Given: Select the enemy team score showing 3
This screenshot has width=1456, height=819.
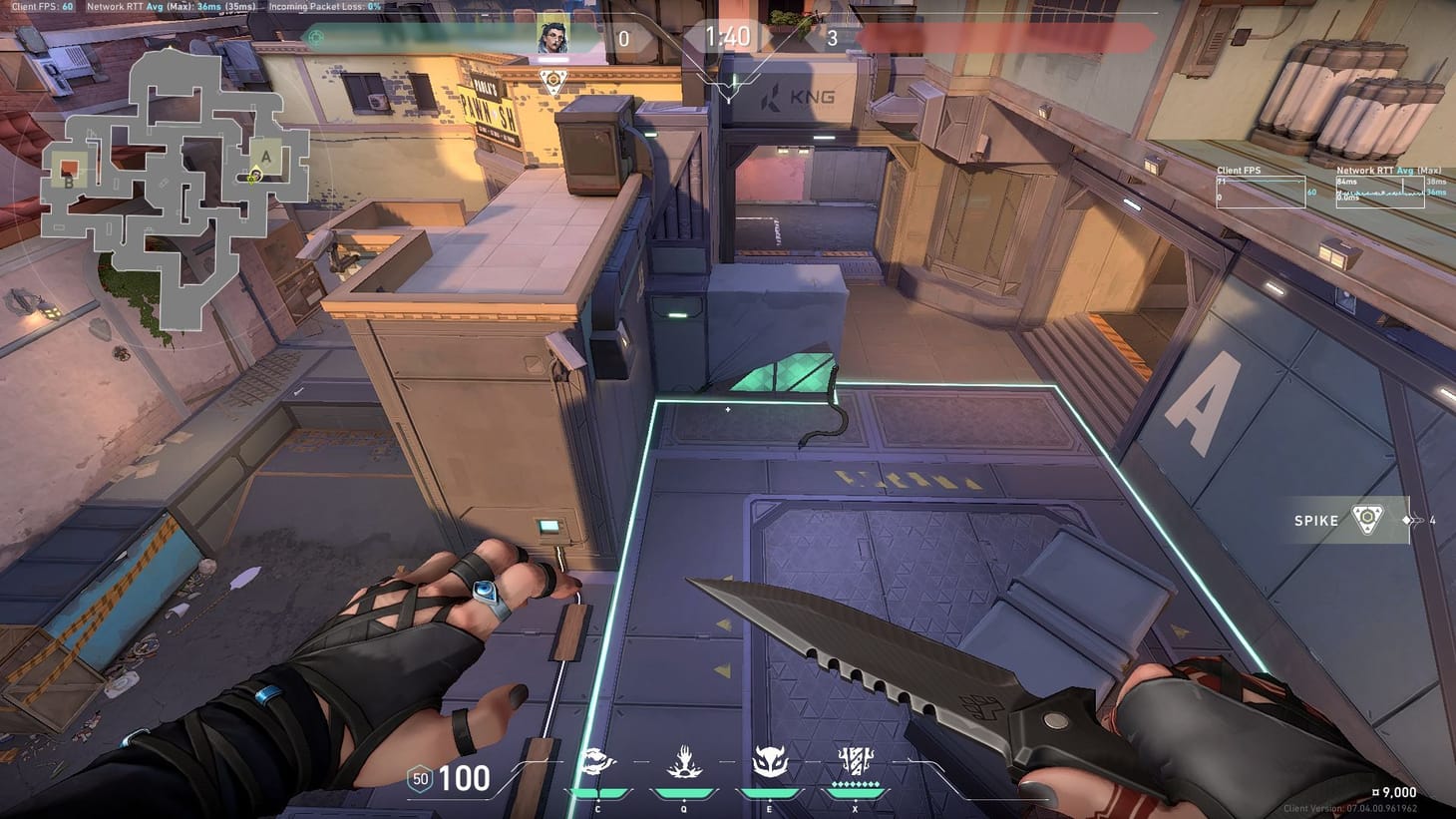Looking at the screenshot, I should (x=834, y=38).
